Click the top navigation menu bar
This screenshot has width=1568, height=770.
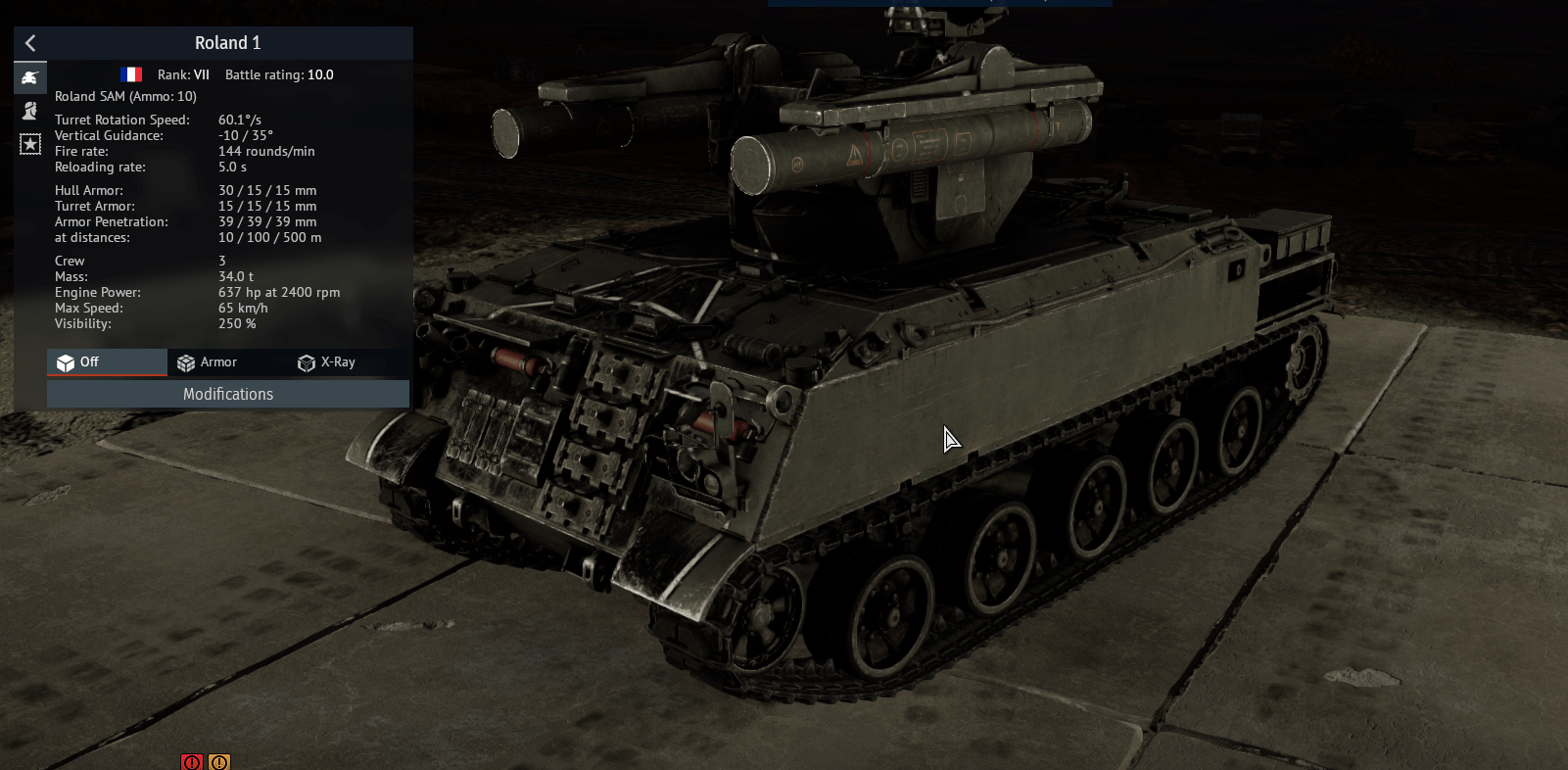coord(940,3)
